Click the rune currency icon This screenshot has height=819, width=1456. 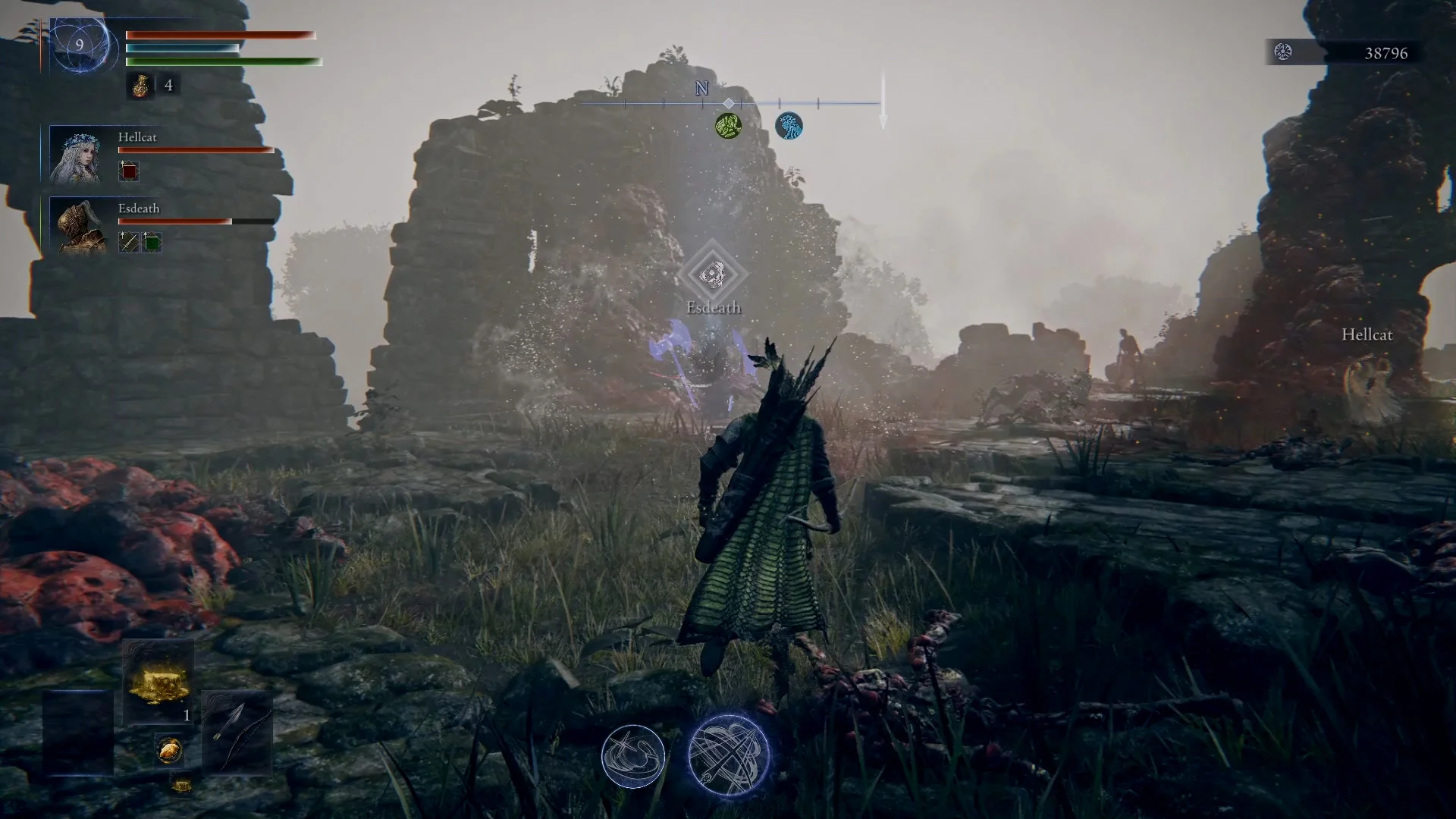click(1283, 52)
